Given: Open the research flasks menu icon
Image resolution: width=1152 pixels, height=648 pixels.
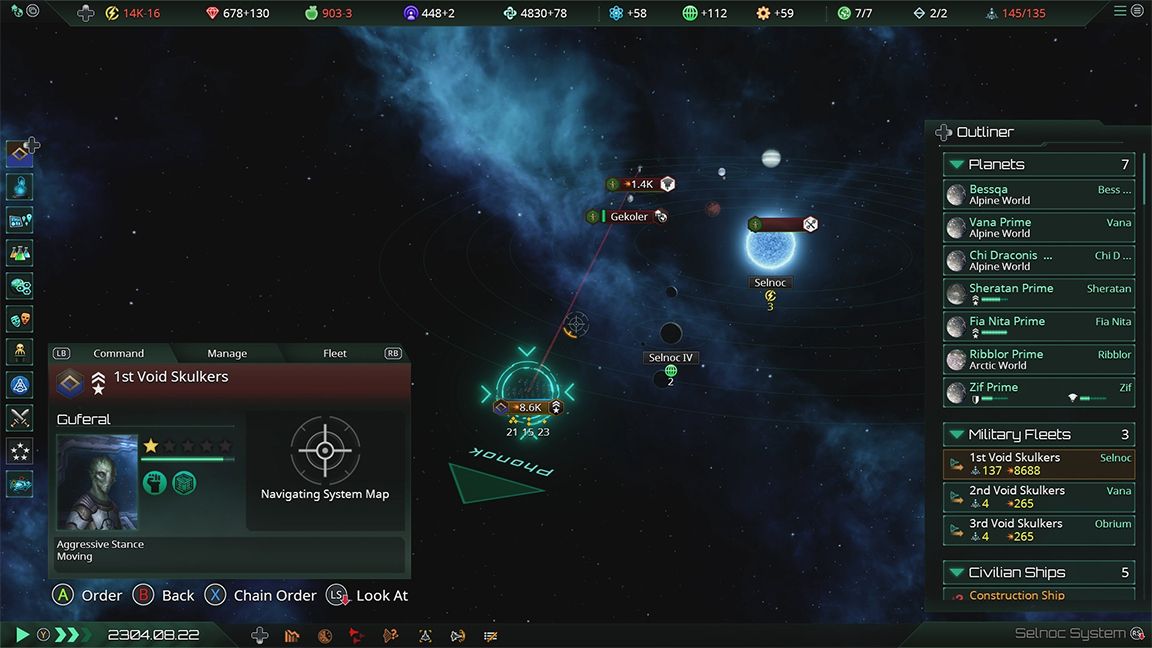Looking at the screenshot, I should [20, 254].
